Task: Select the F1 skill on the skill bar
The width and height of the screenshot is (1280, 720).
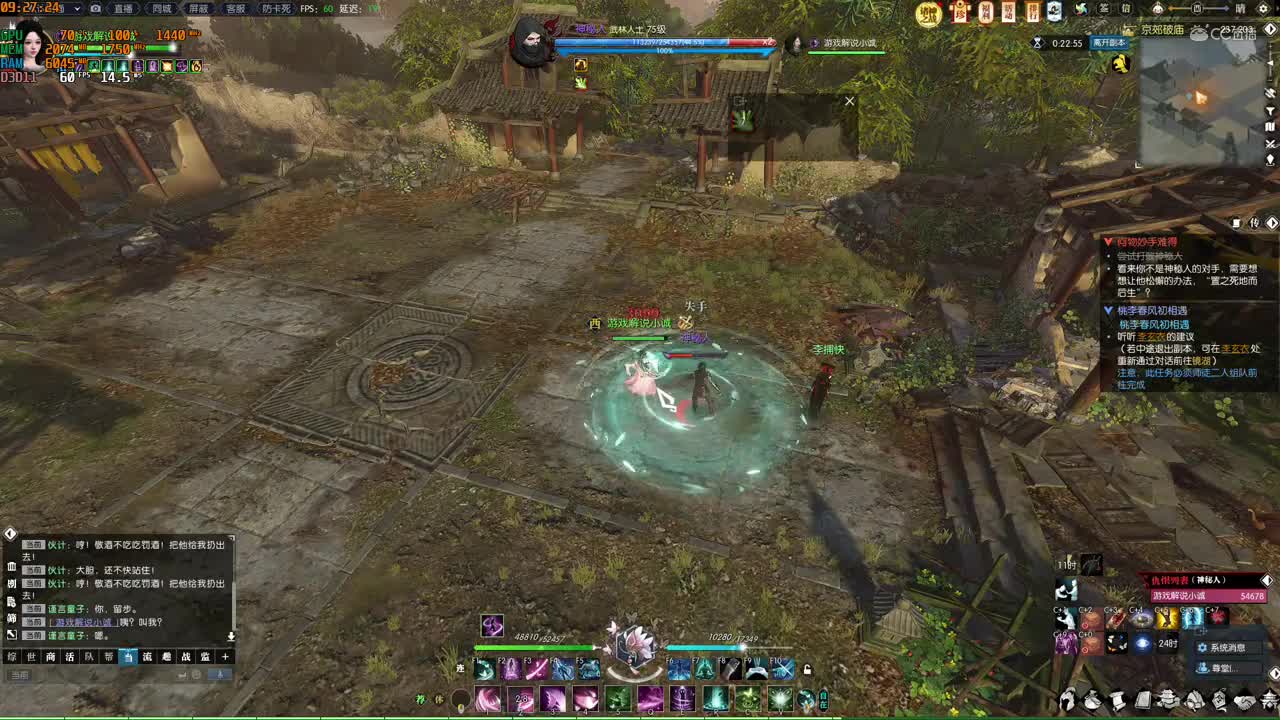Action: 484,670
